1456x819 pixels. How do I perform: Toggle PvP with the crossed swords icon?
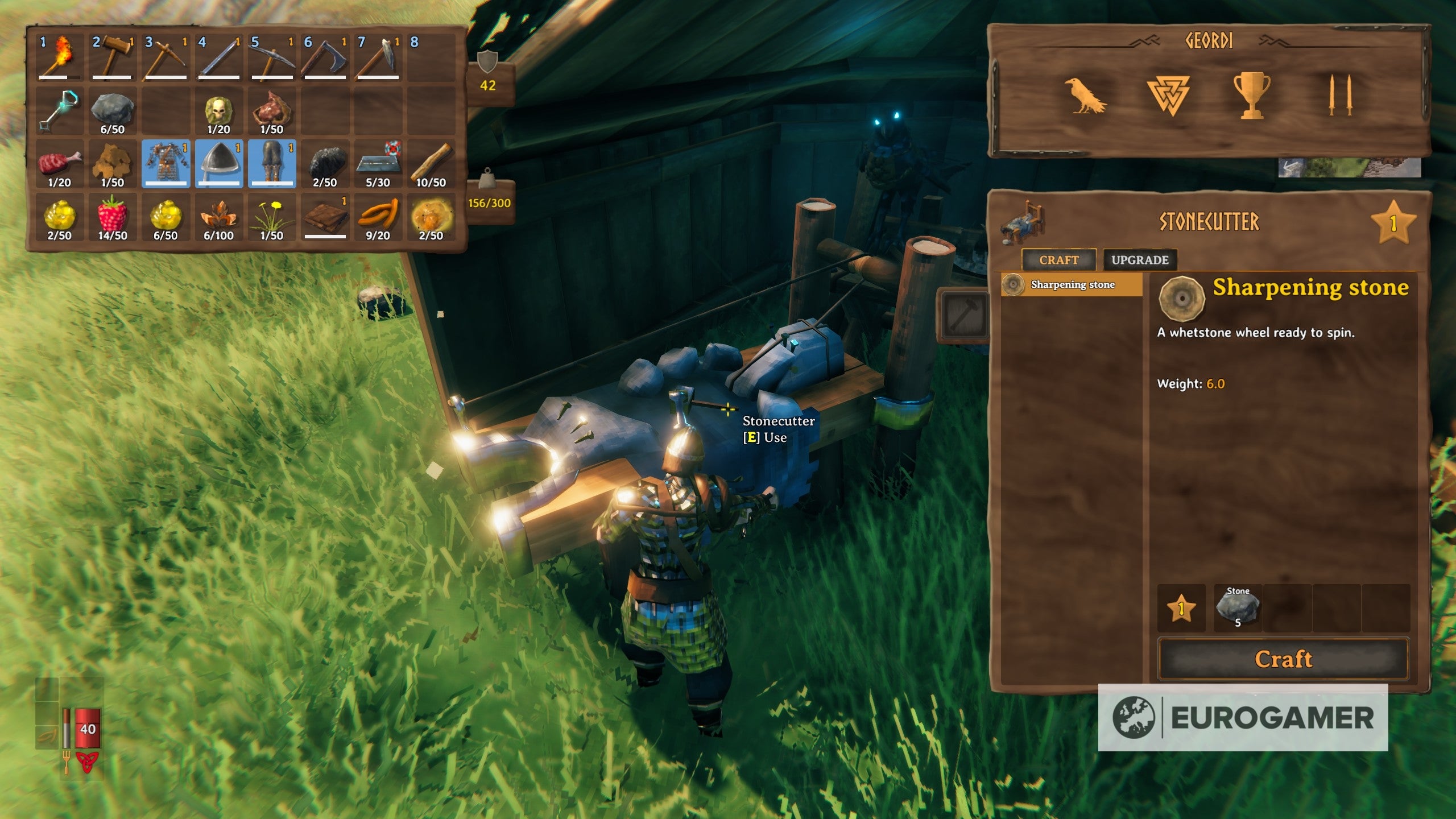pos(1339,96)
